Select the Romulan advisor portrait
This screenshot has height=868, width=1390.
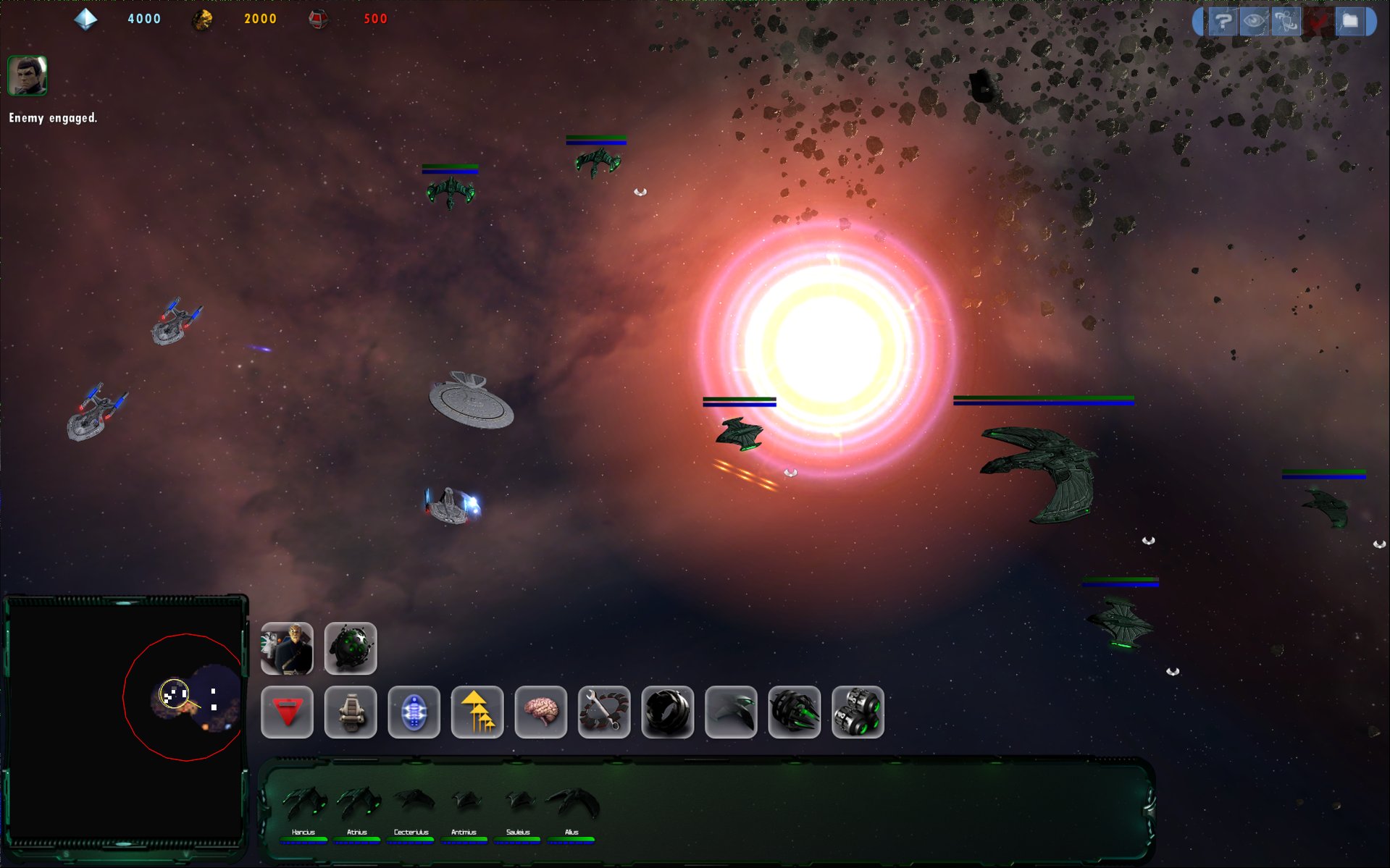pos(28,75)
